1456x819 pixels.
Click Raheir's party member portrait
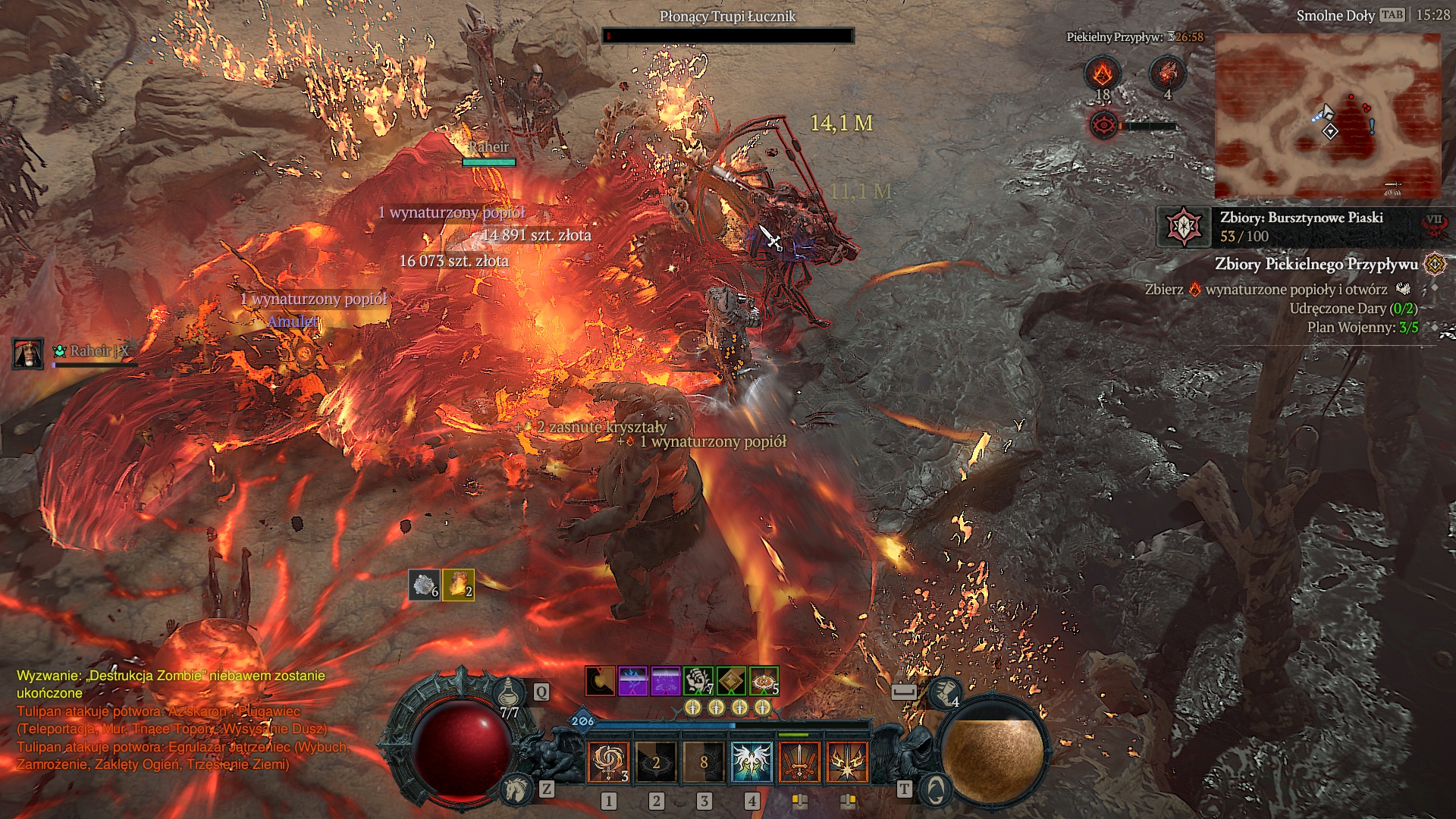(x=28, y=353)
